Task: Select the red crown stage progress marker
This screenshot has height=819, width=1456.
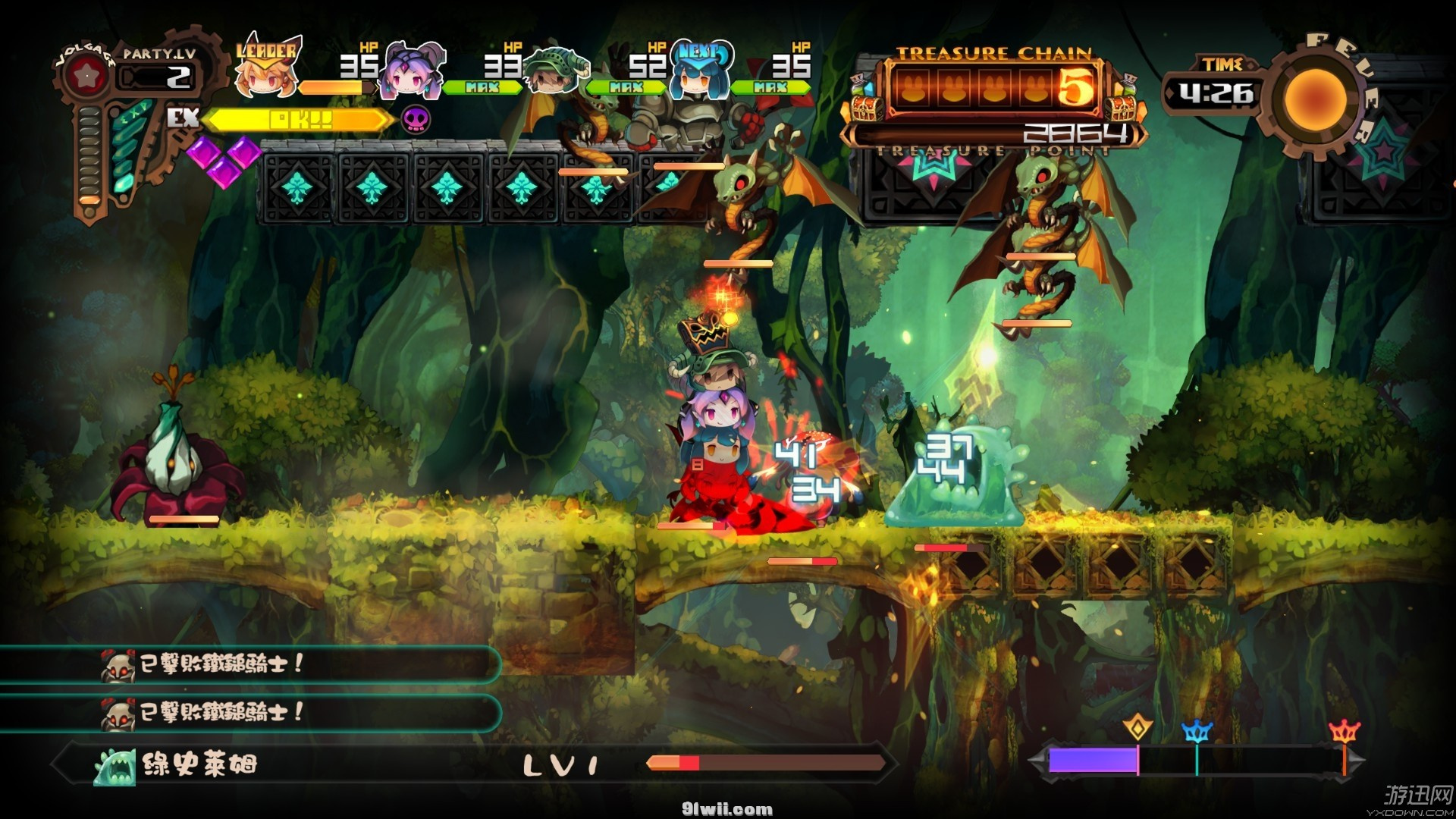Action: coord(1345,731)
